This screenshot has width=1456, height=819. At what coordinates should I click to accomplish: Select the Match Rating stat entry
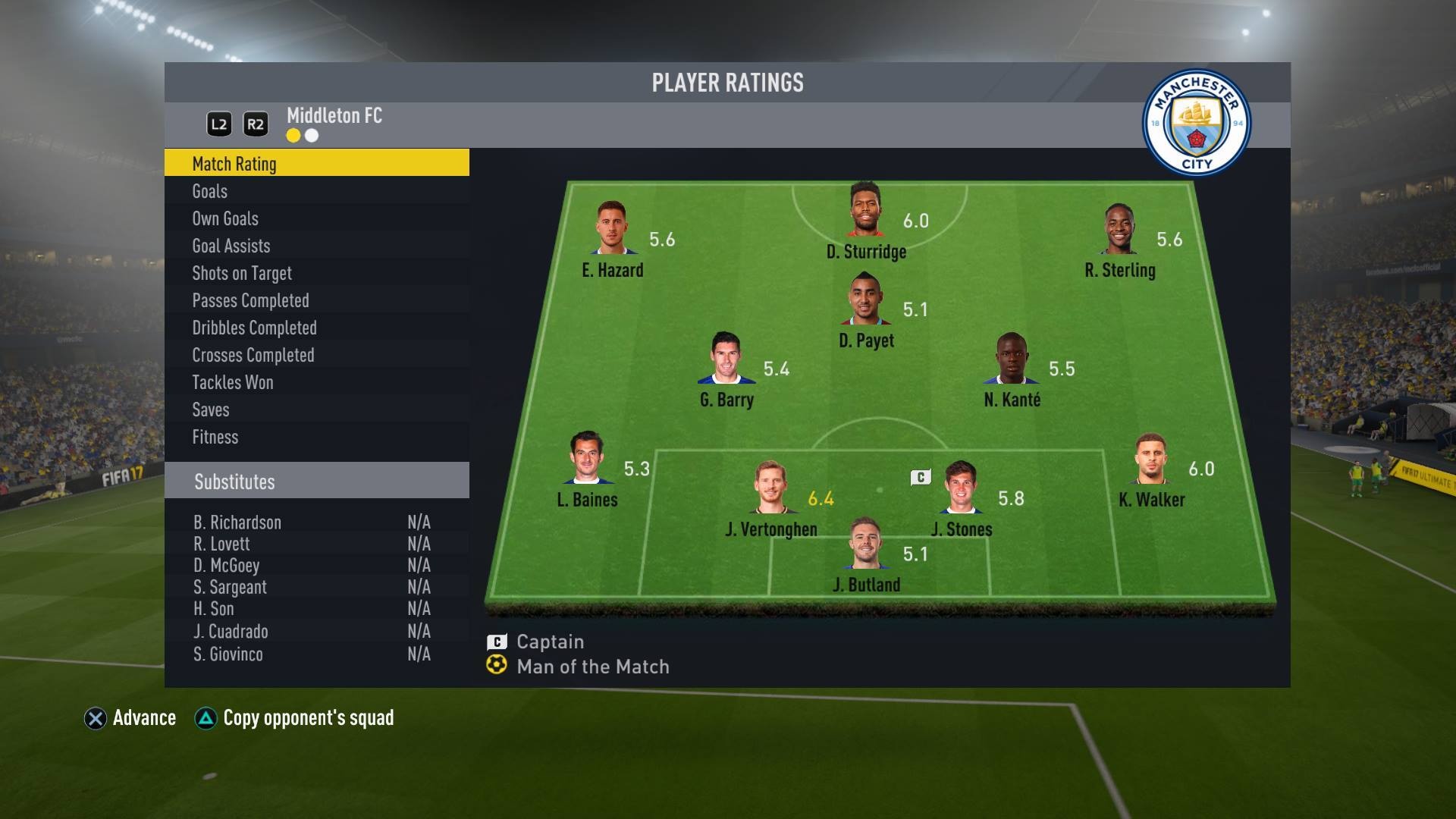[316, 163]
